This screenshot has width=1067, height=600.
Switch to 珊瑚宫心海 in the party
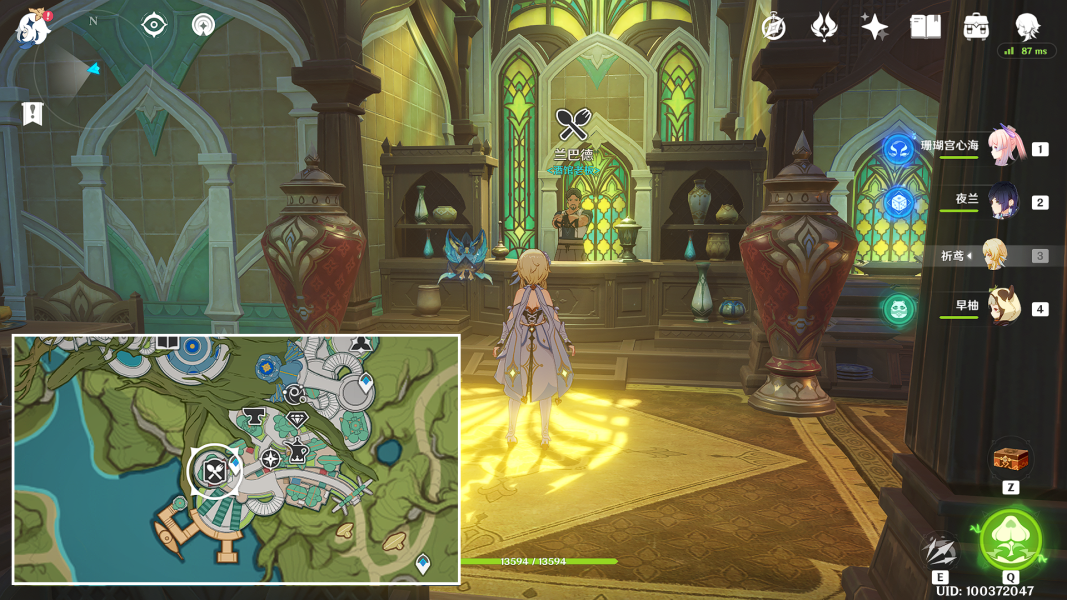pyautogui.click(x=1006, y=147)
